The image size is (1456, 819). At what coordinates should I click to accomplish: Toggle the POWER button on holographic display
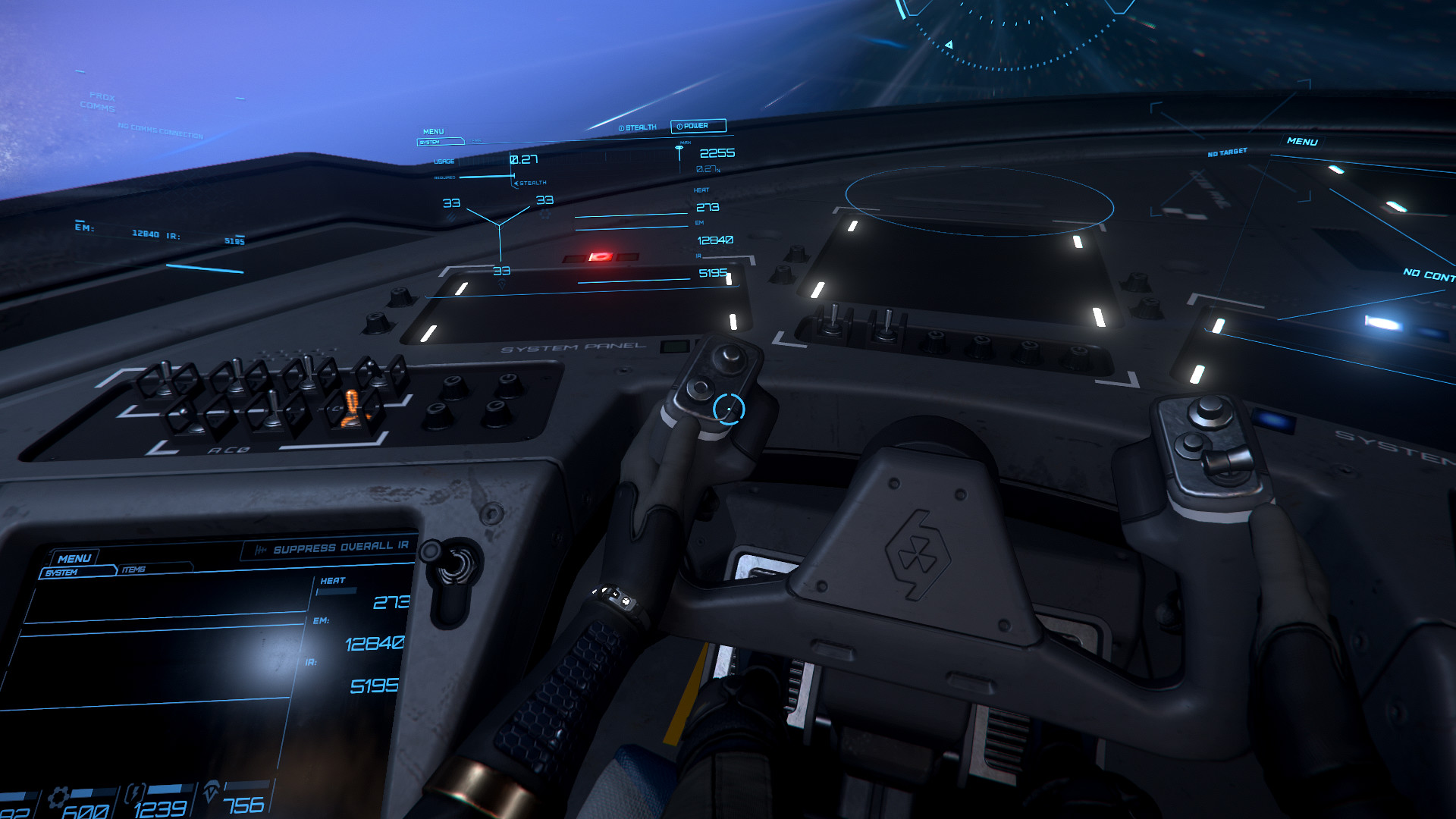pos(698,126)
